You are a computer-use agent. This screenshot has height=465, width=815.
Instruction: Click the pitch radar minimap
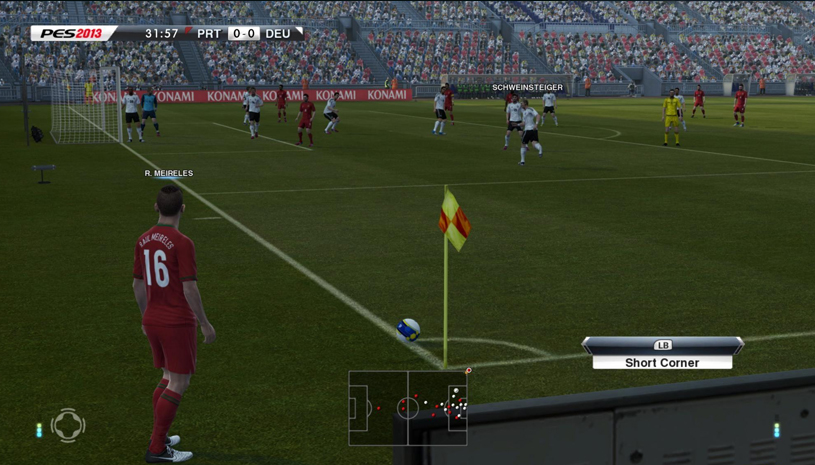[x=408, y=408]
